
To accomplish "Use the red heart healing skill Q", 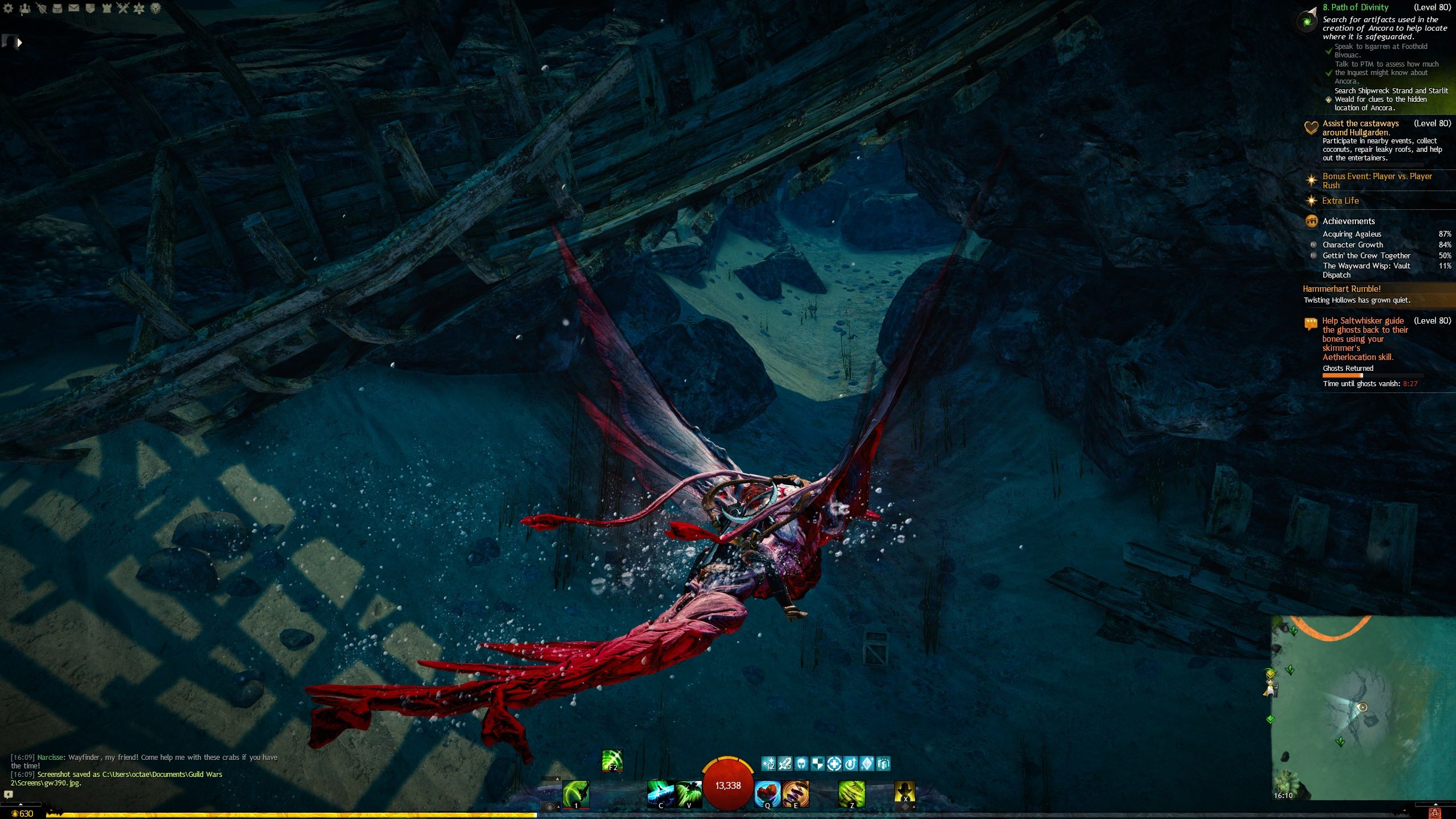I will 767,794.
